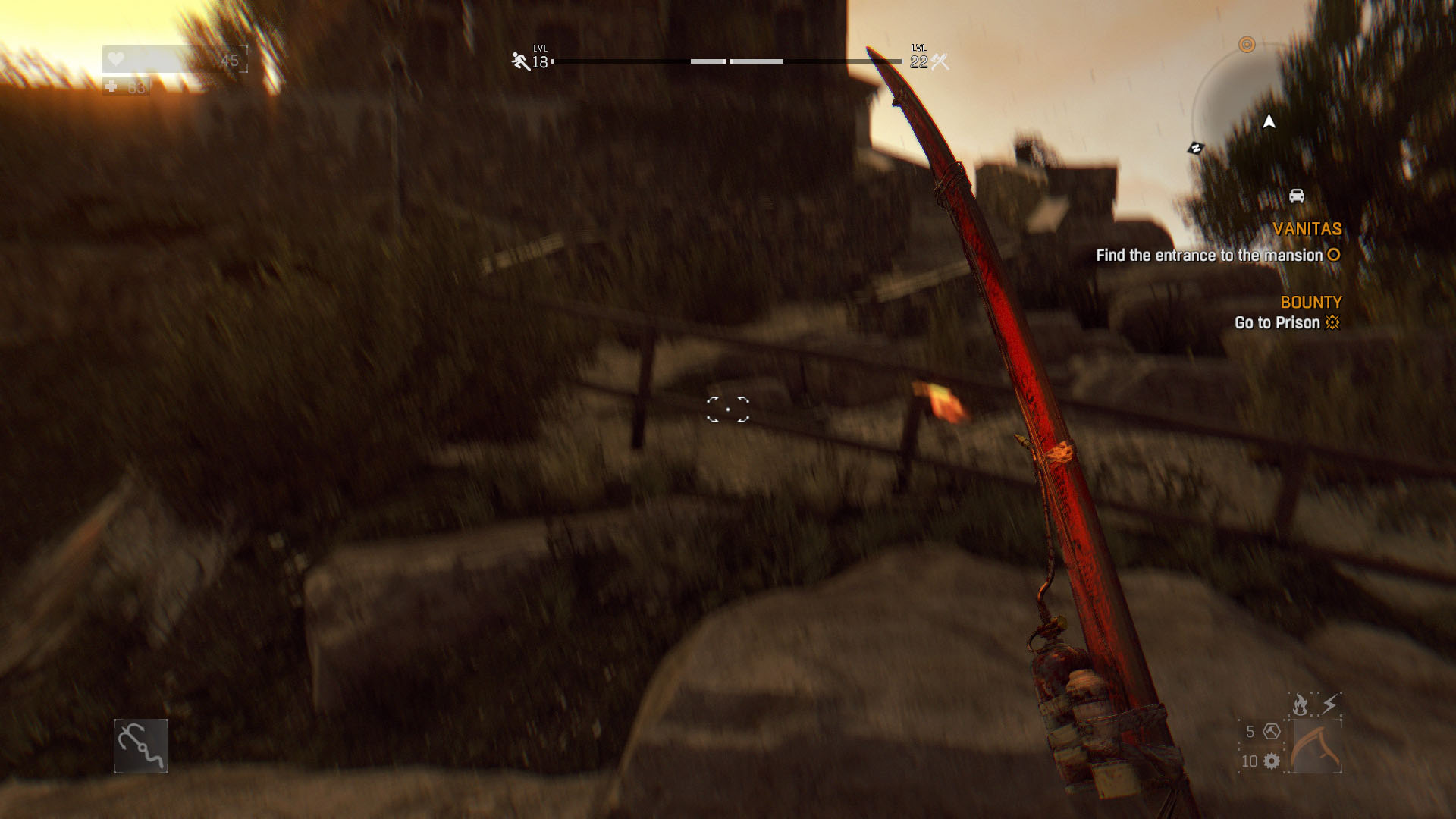The width and height of the screenshot is (1456, 819).
Task: Click the fire effect icon above the weapon
Action: [1301, 704]
